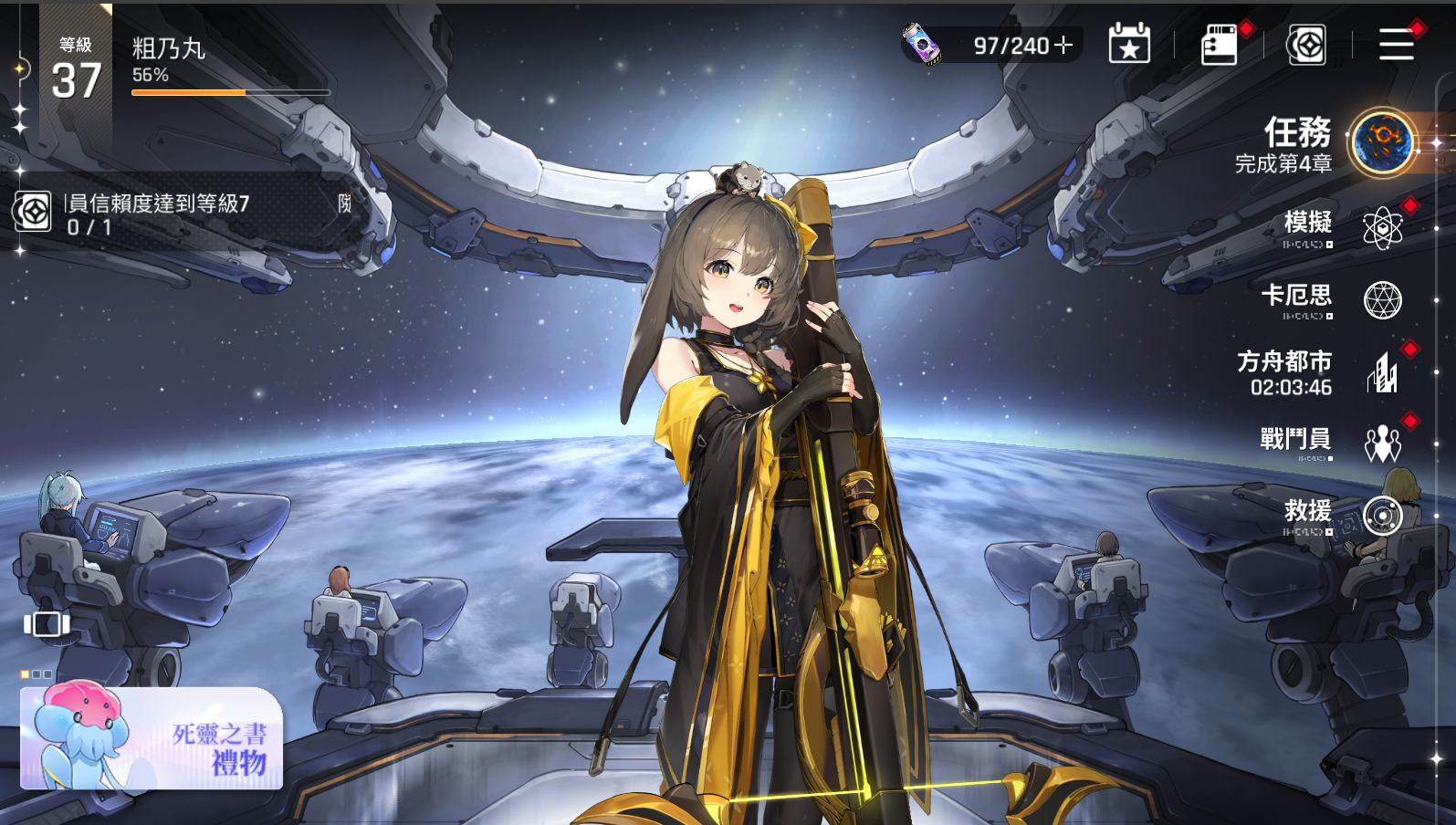Click the hexagon emblem icon in top bar
Screen dimensions: 1456x825
1306,45
